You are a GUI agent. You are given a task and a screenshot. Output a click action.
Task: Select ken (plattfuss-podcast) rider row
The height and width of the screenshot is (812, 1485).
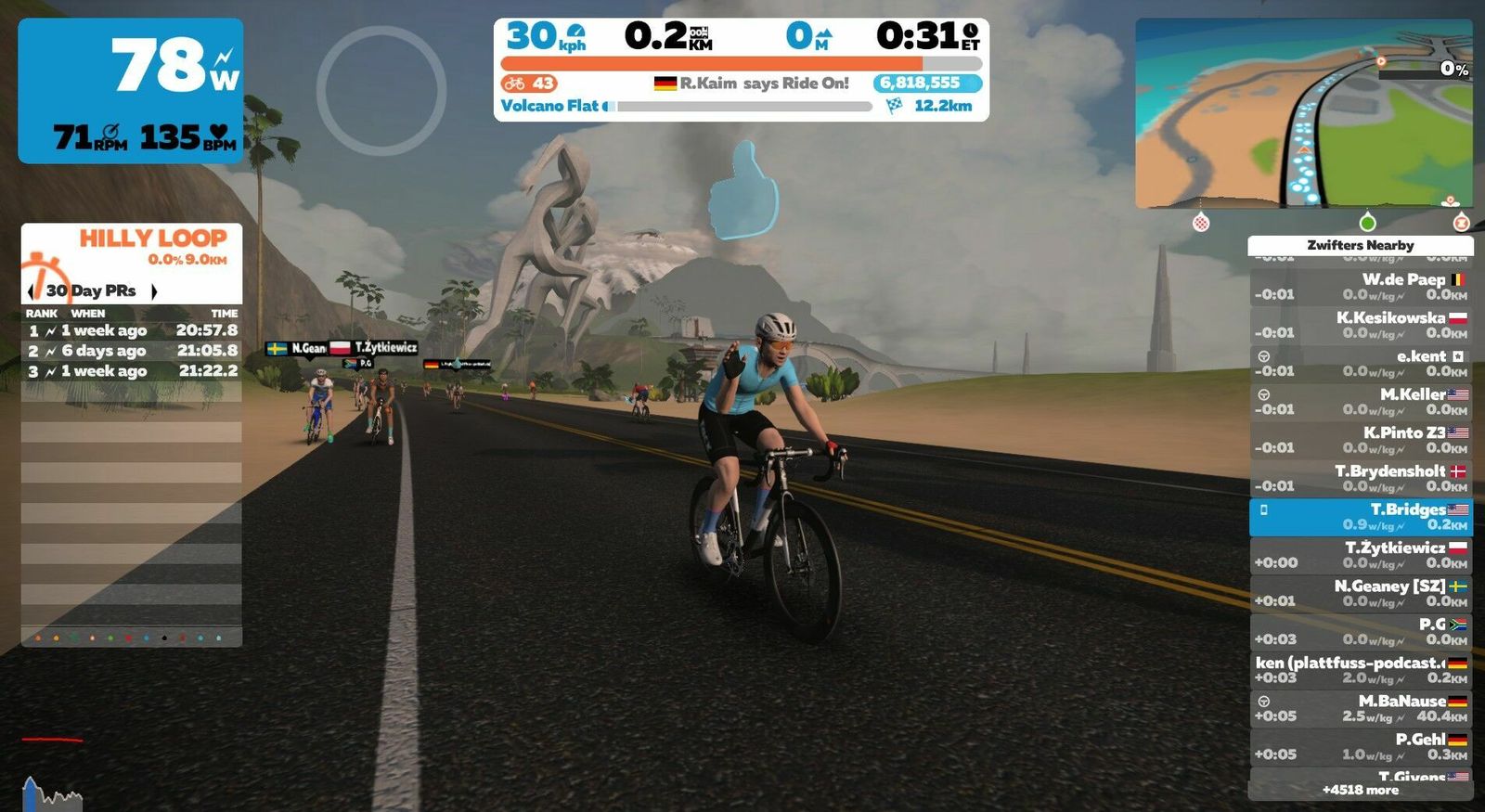point(1361,670)
